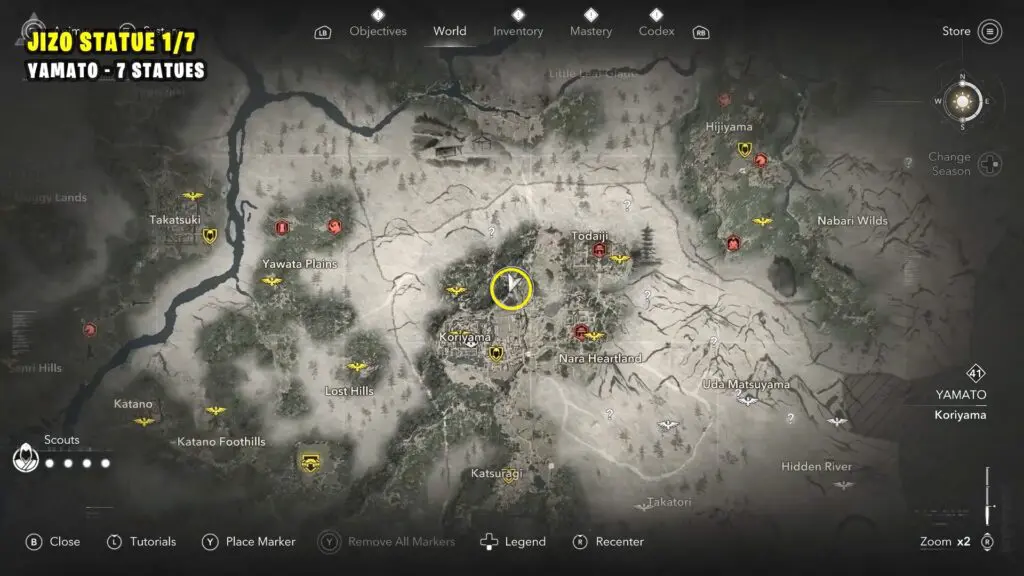Select the Todaiji red temple marker
The width and height of the screenshot is (1024, 576).
599,251
